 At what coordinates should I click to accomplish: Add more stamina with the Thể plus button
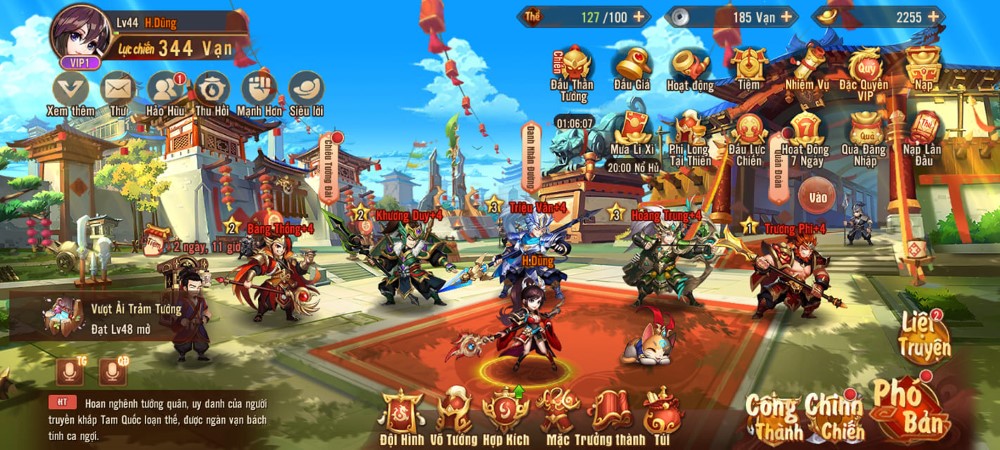click(x=639, y=16)
